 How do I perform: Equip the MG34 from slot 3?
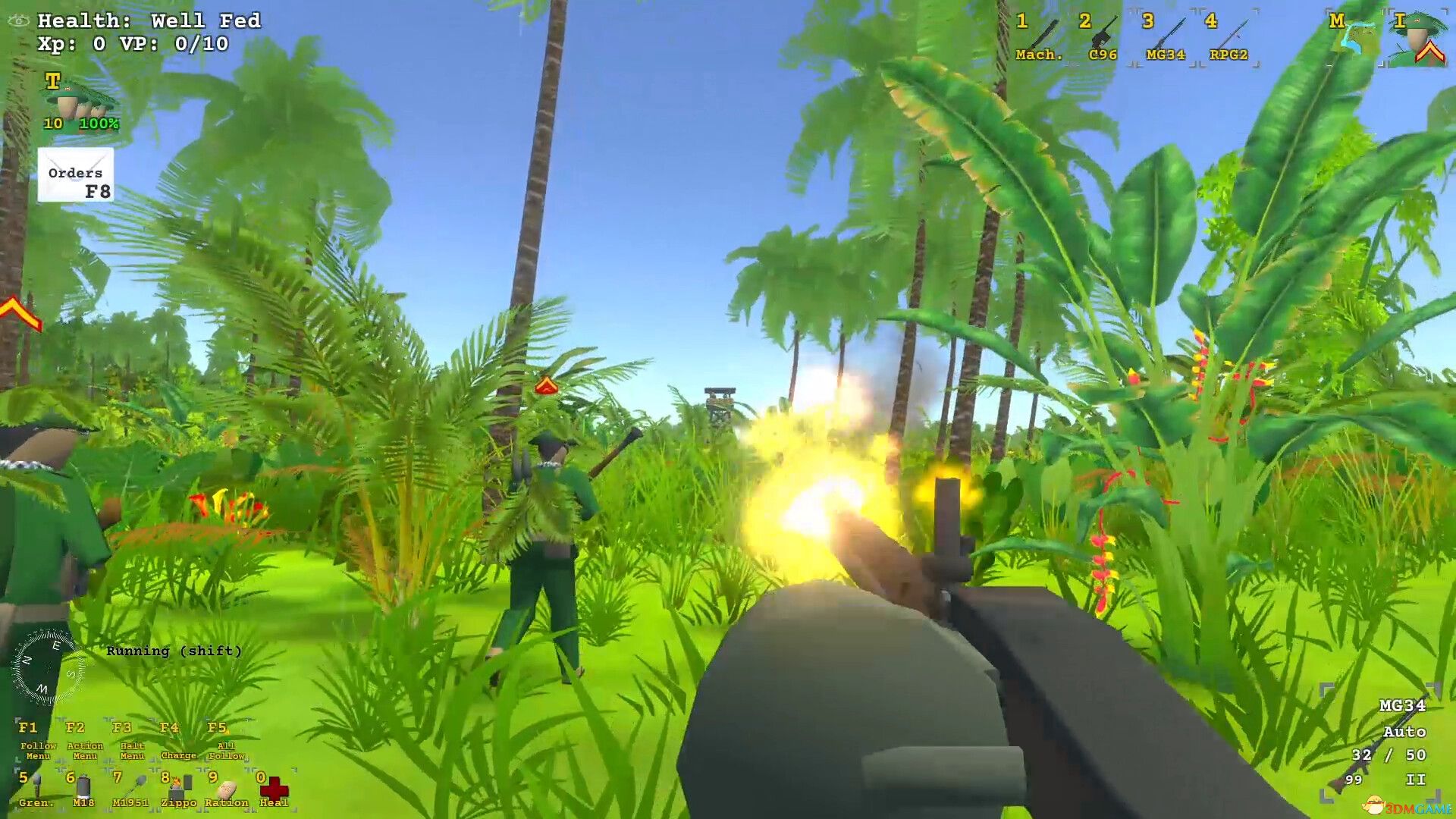tap(1164, 38)
